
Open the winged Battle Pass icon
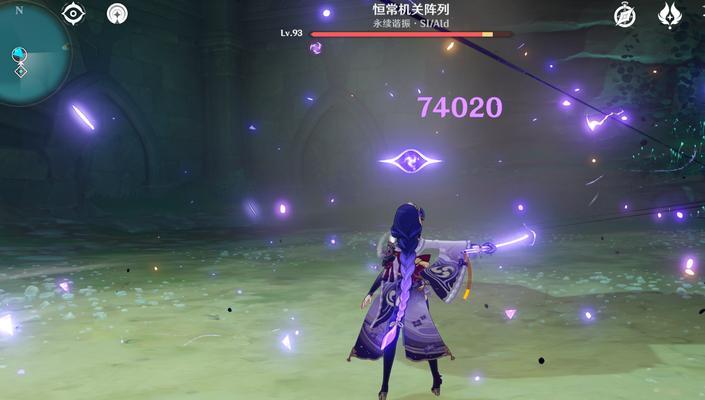point(669,14)
